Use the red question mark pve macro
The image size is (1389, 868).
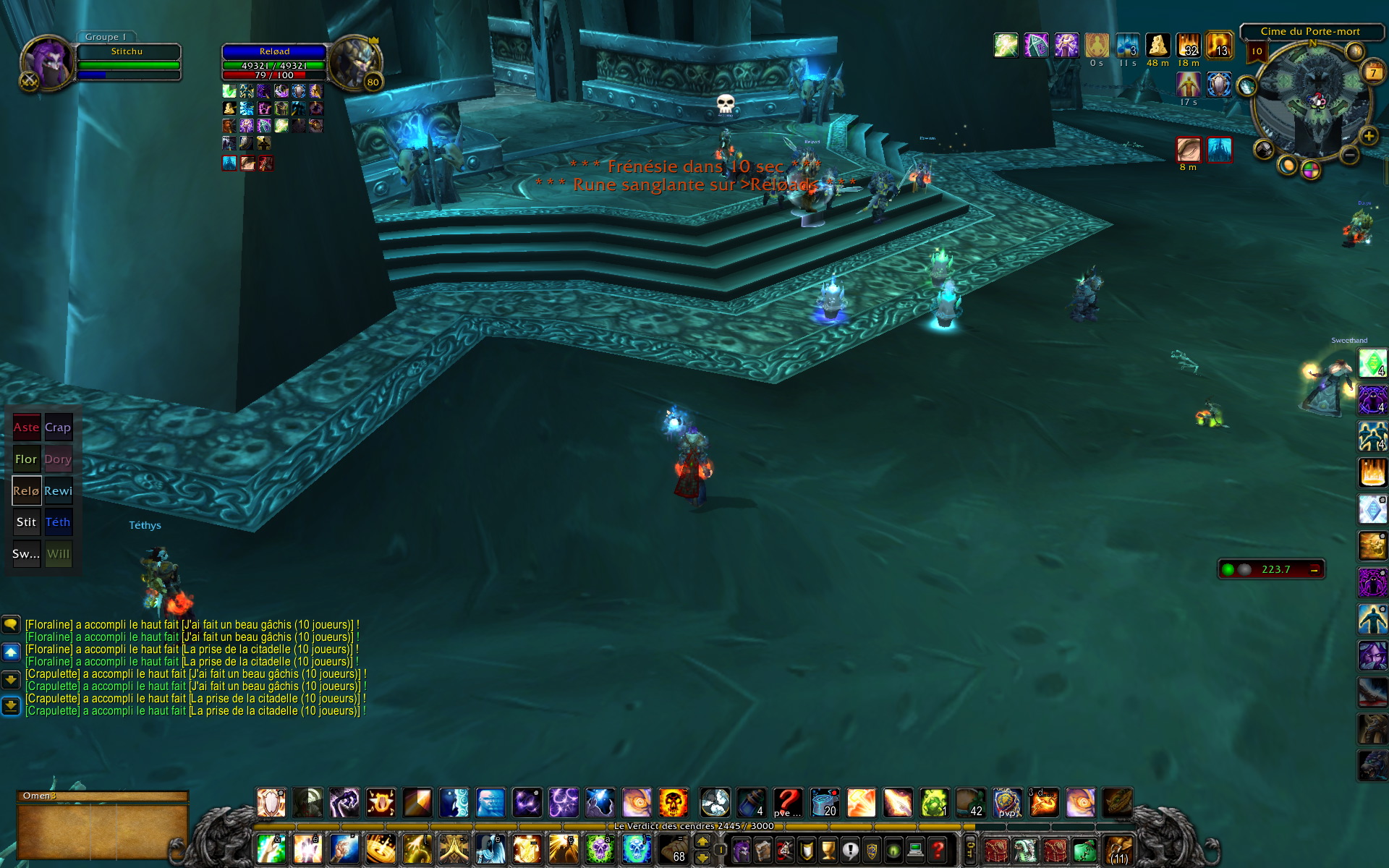point(787,803)
